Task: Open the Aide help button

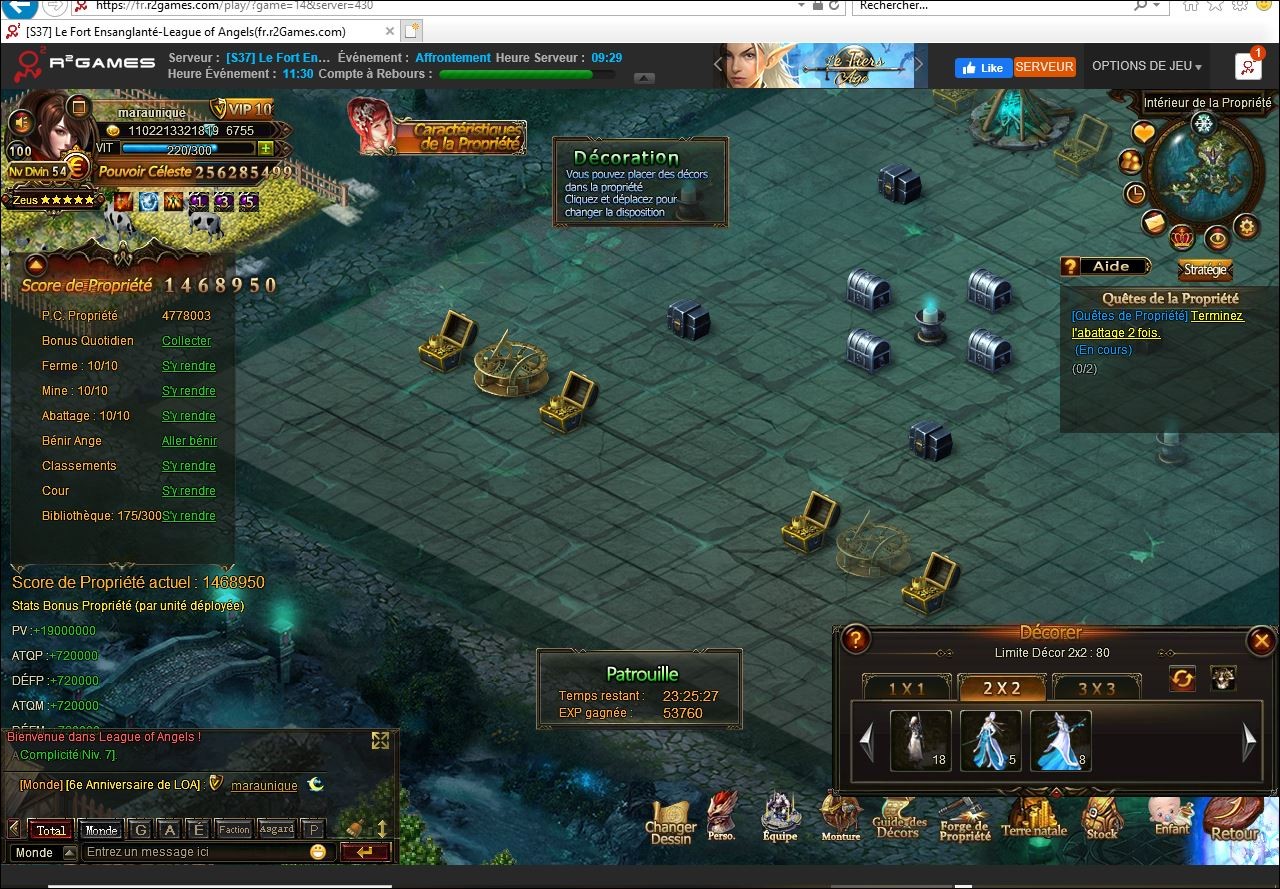Action: click(1105, 266)
